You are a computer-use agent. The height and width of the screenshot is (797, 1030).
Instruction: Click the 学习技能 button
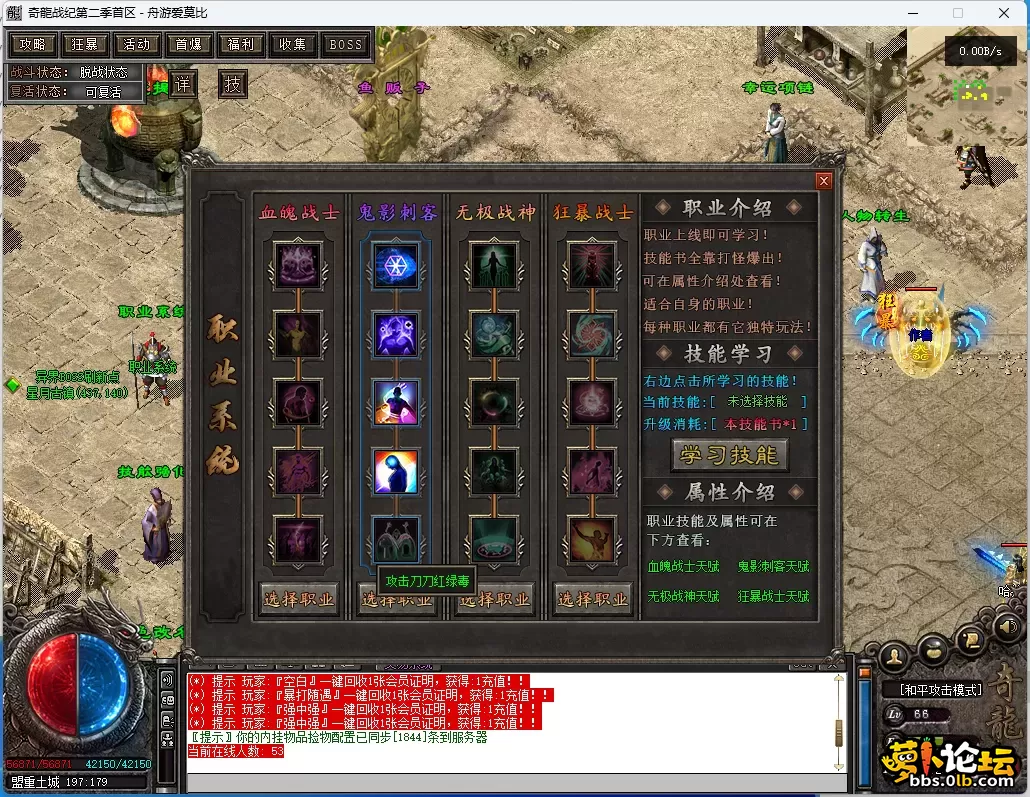(x=729, y=455)
